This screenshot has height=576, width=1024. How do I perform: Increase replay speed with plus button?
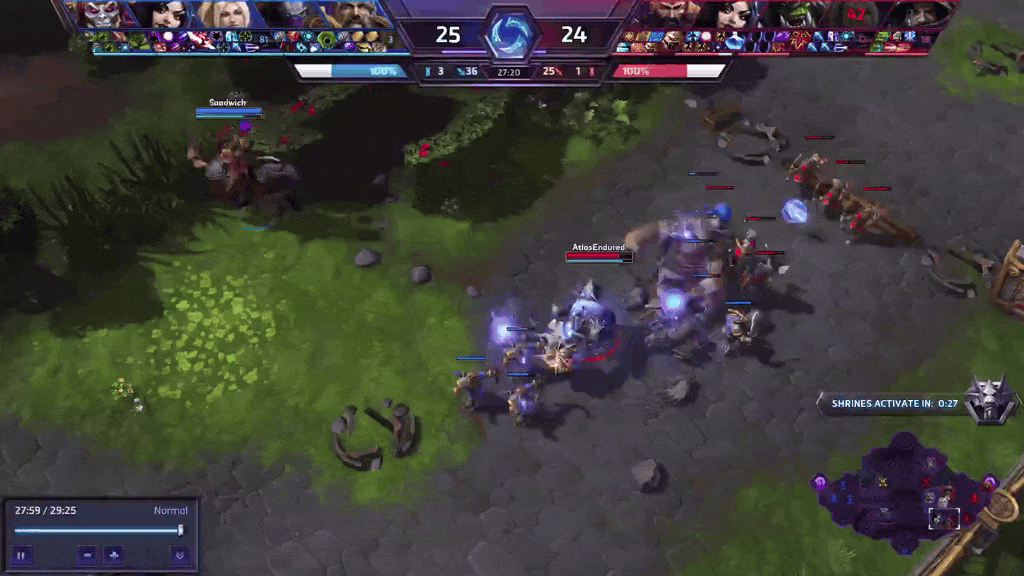[x=114, y=555]
